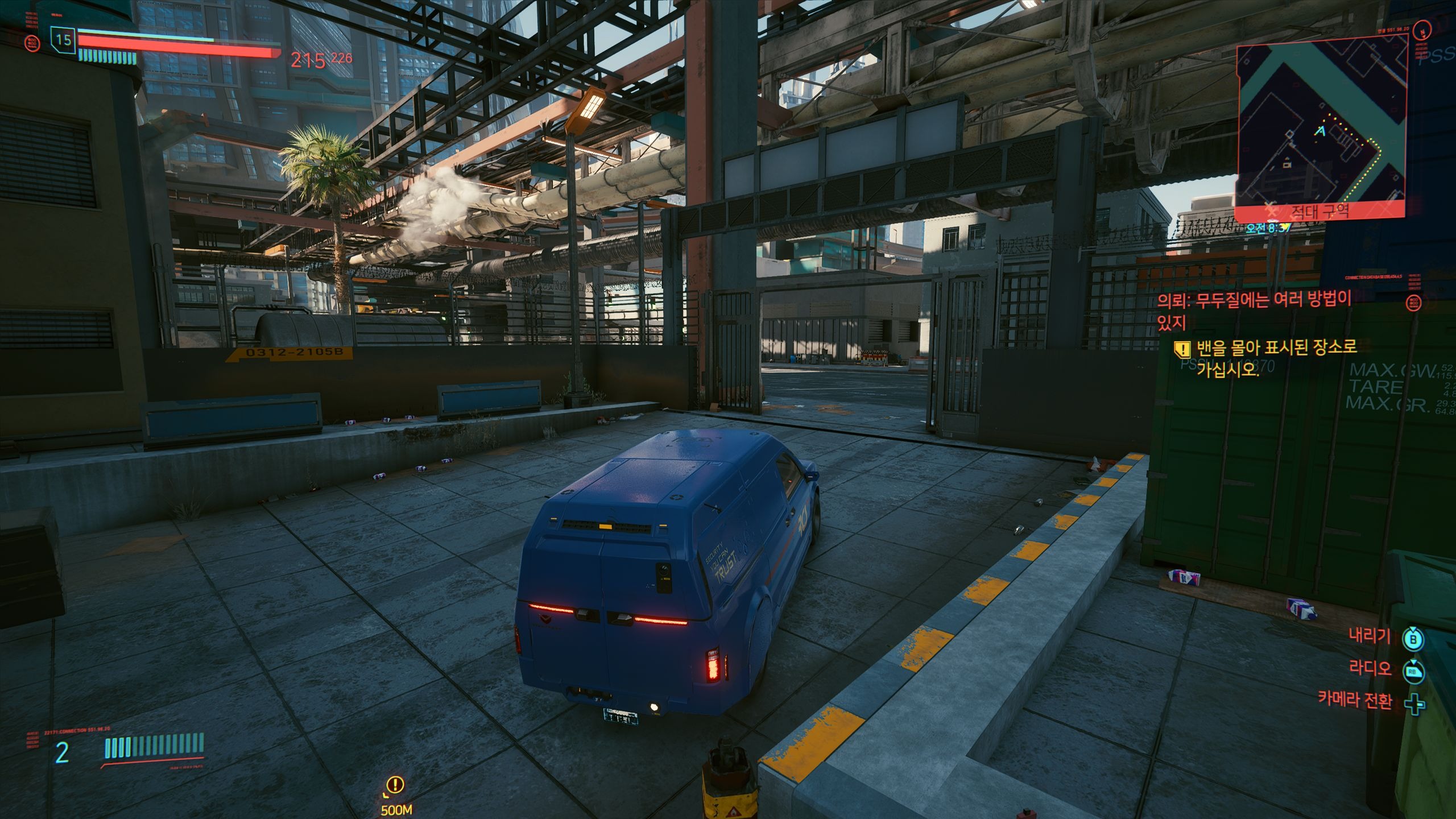
Task: Click the level 15 badge
Action: pyautogui.click(x=63, y=40)
